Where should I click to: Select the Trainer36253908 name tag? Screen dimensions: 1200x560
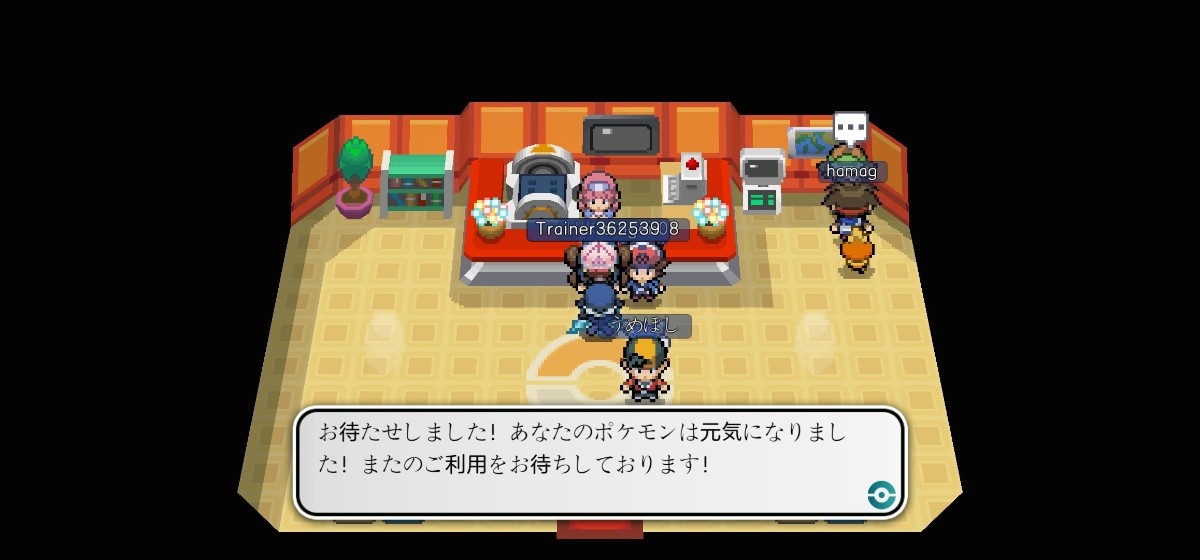607,229
